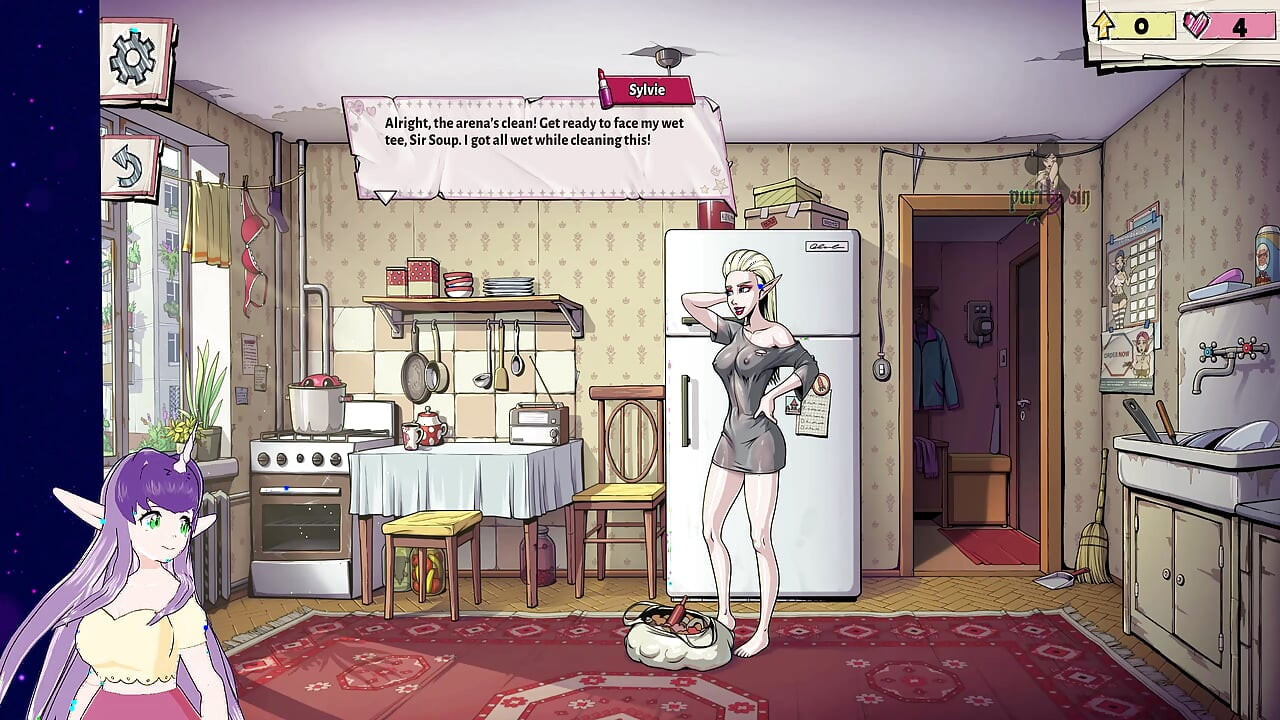Click the light switch beside the fridge
The image size is (1280, 720).
[880, 368]
